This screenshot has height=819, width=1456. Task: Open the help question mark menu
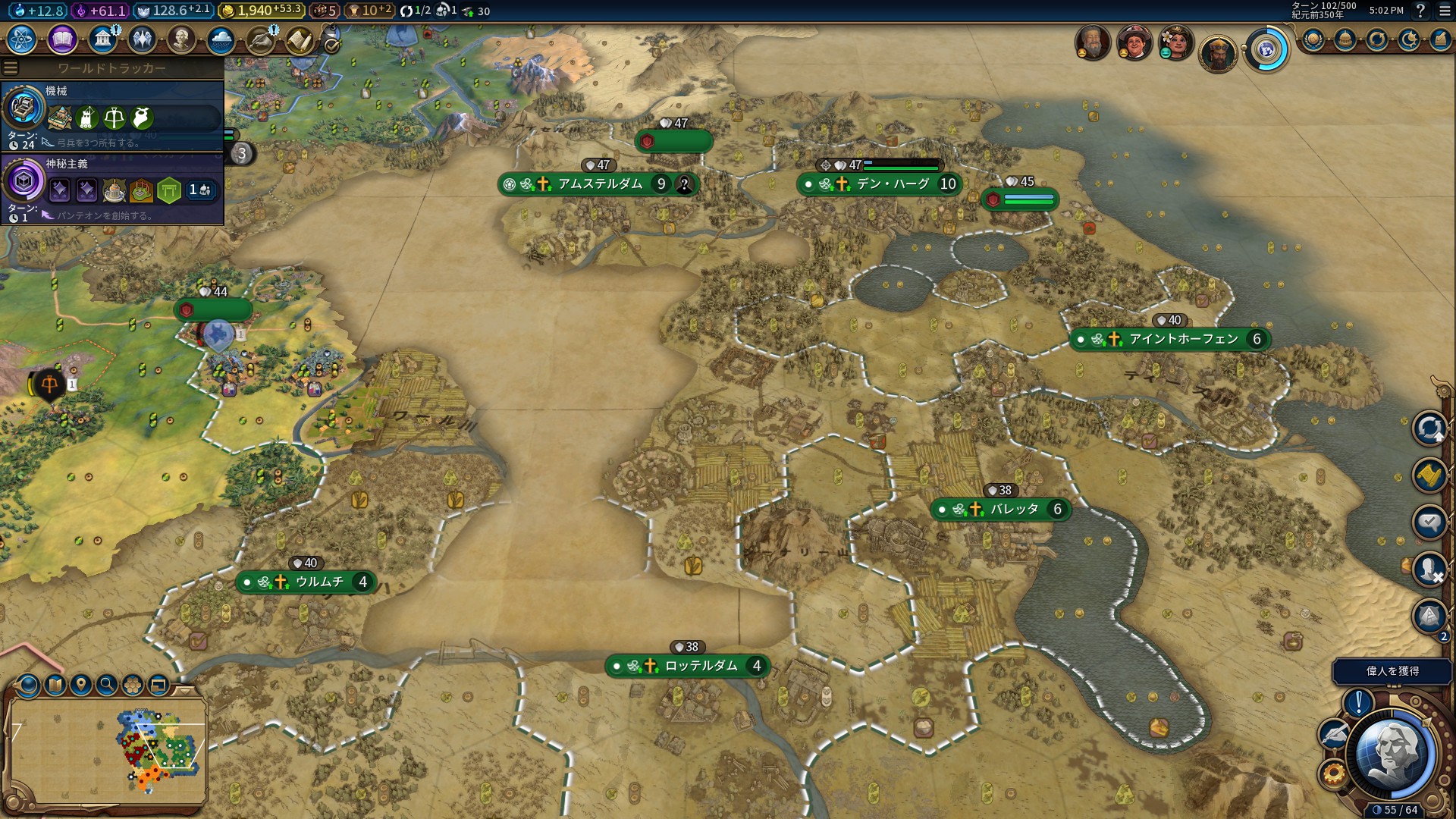[1419, 11]
